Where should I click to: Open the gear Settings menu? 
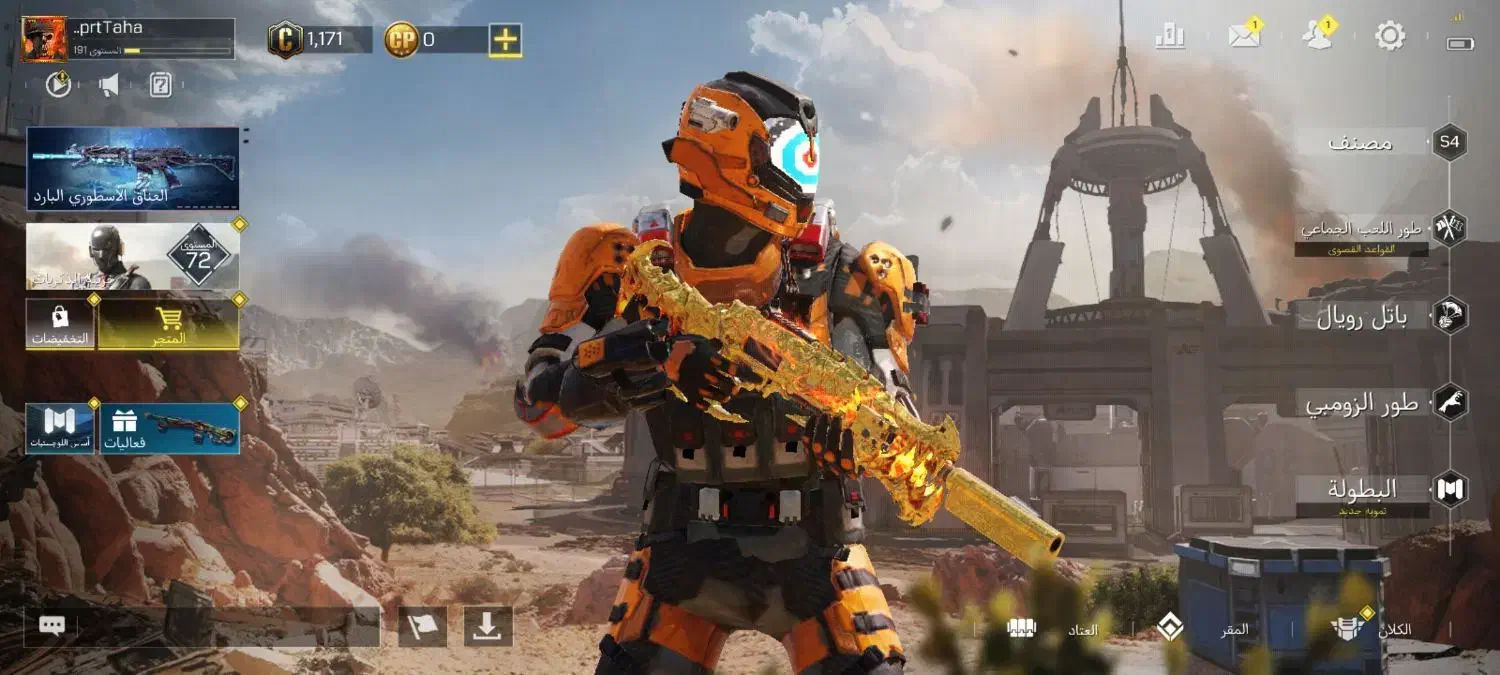pyautogui.click(x=1390, y=37)
